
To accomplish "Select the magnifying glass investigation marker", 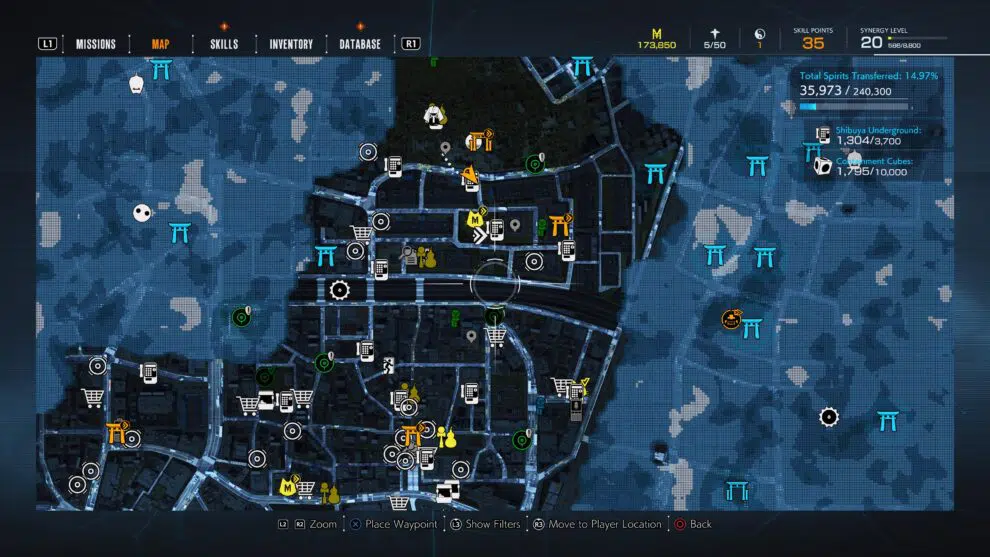I will [408, 254].
